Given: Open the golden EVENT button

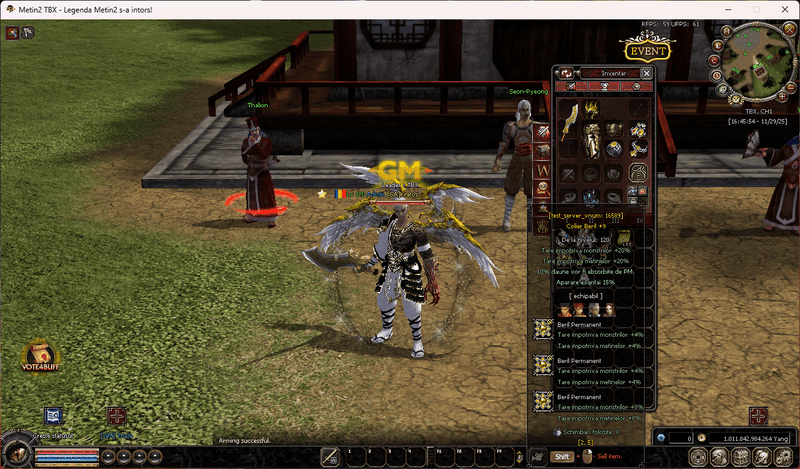Looking at the screenshot, I should (x=648, y=50).
